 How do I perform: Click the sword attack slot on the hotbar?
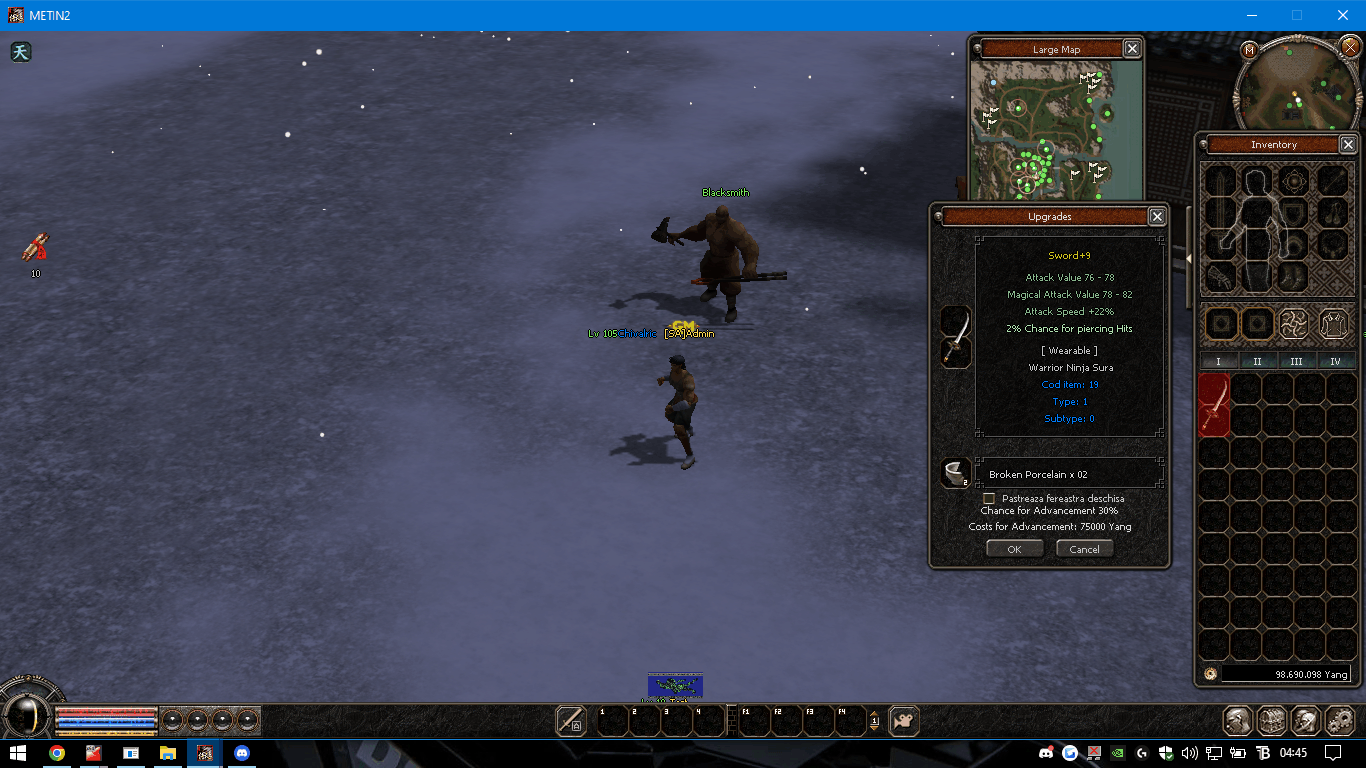tap(571, 720)
